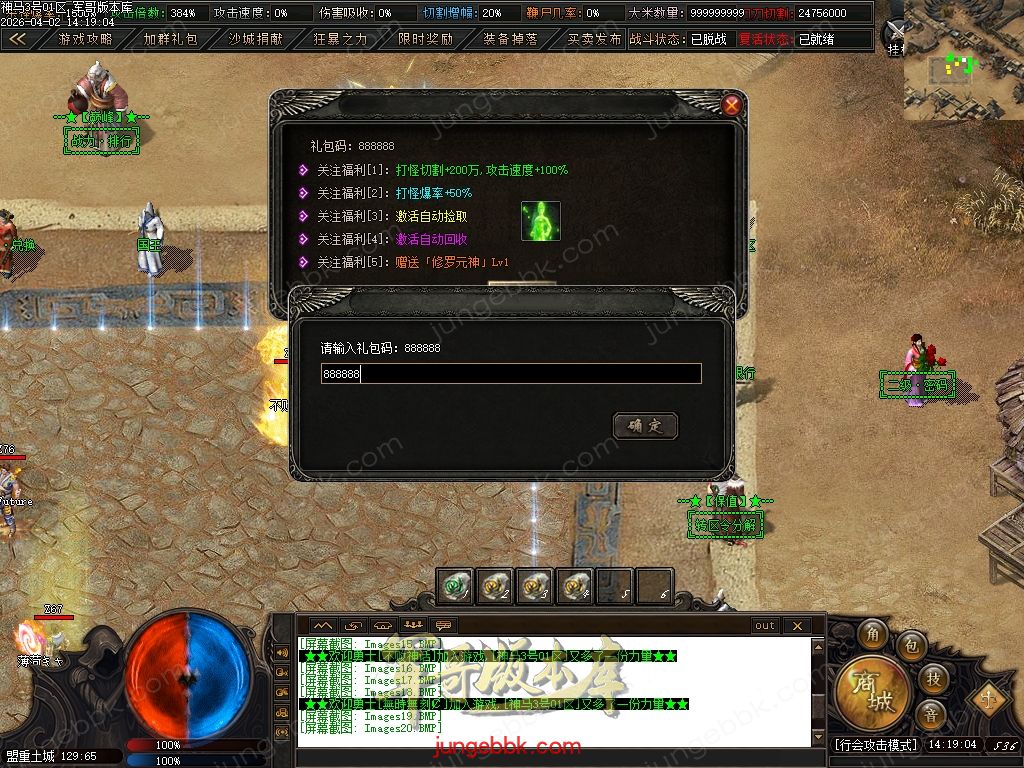Open the 沙城捐献 donation menu
Image resolution: width=1024 pixels, height=768 pixels.
click(x=255, y=39)
